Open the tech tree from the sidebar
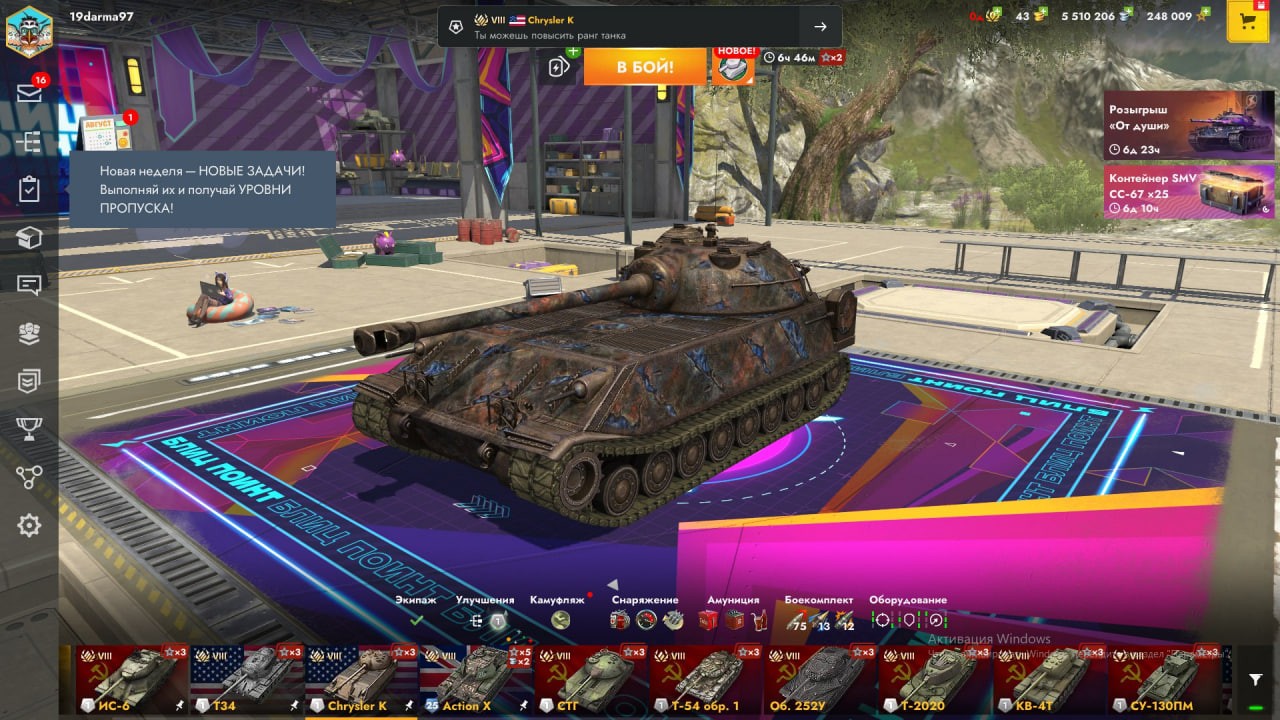This screenshot has width=1280, height=720. 29,142
